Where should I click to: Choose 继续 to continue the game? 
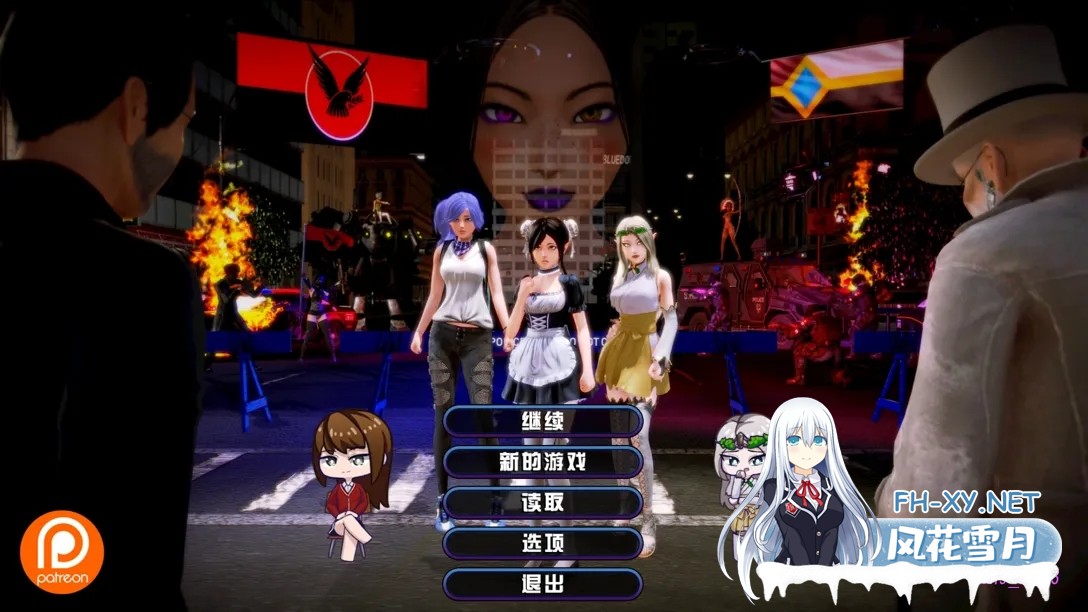pos(543,421)
